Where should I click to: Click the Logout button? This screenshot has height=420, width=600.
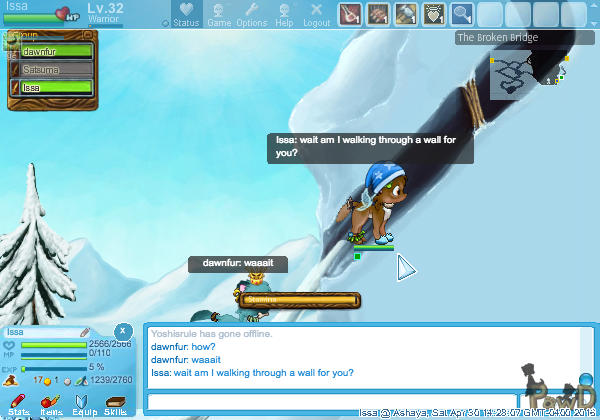(x=316, y=15)
